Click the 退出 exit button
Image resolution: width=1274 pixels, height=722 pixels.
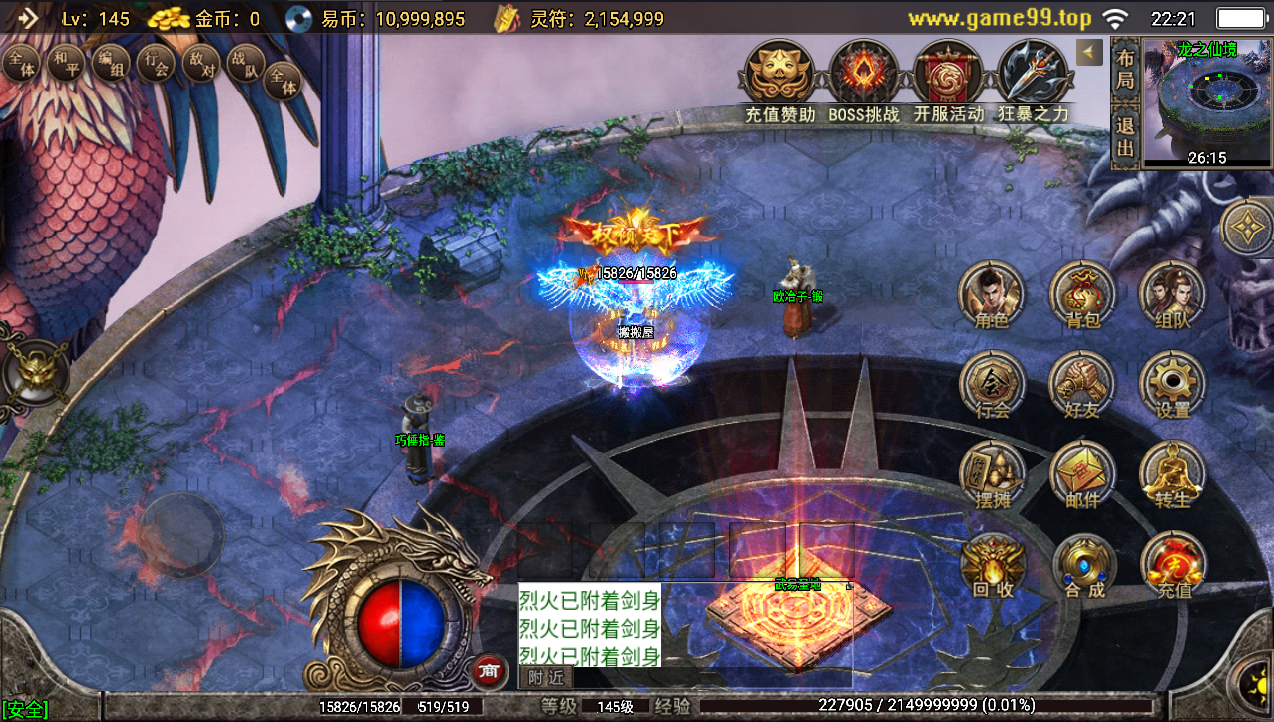[1125, 137]
